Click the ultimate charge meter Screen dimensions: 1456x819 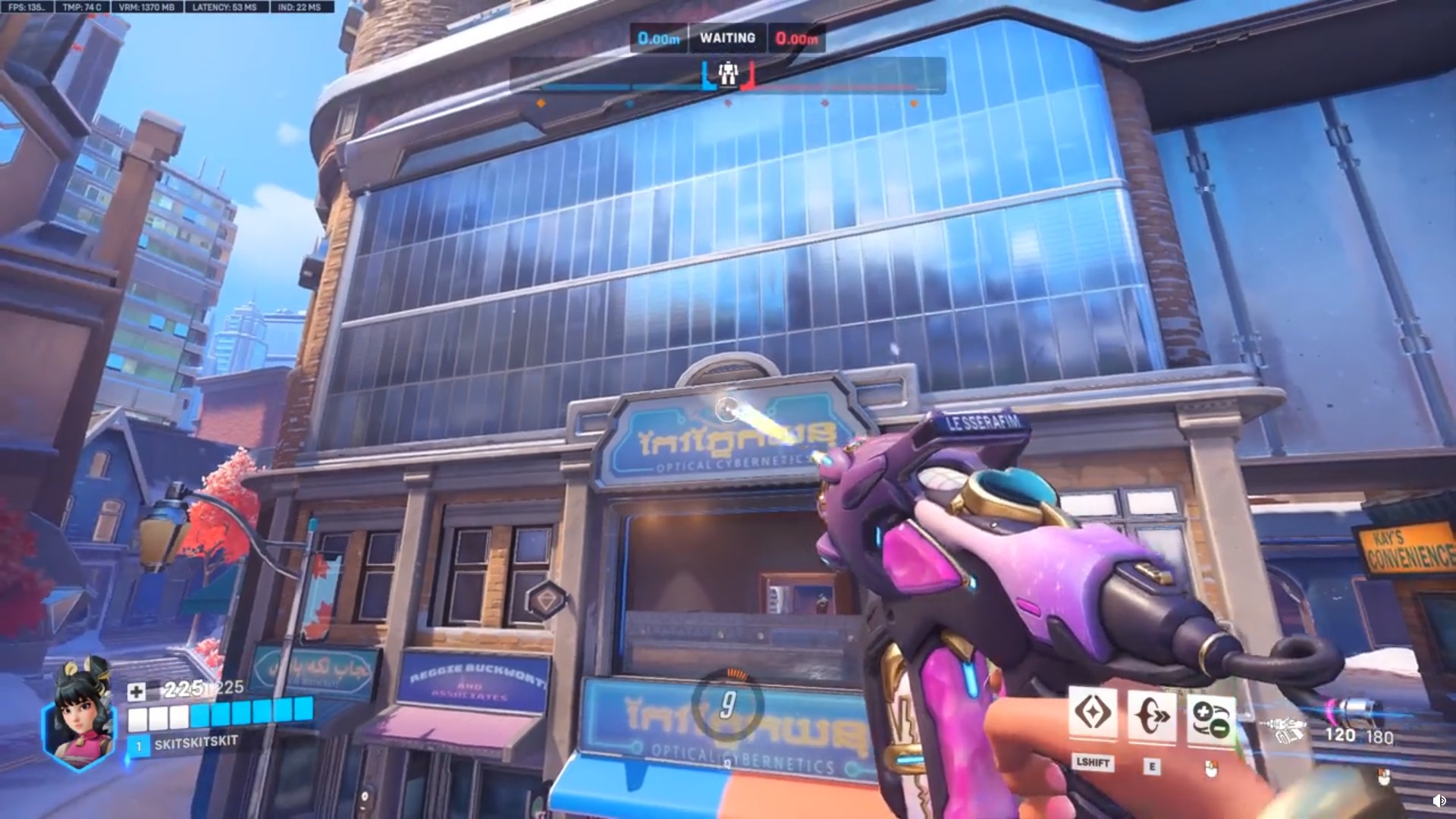pos(727,705)
